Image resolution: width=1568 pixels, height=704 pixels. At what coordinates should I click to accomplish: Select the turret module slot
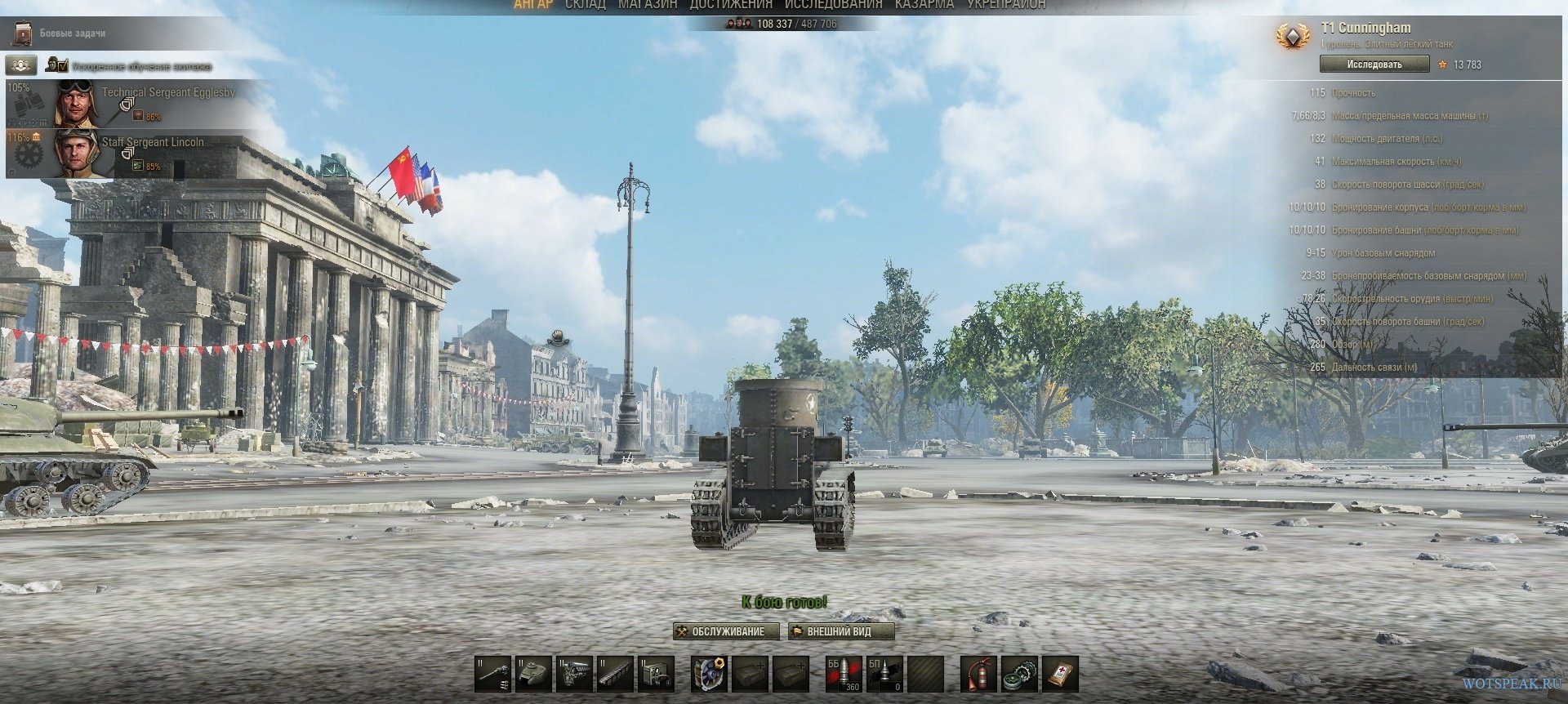click(534, 674)
